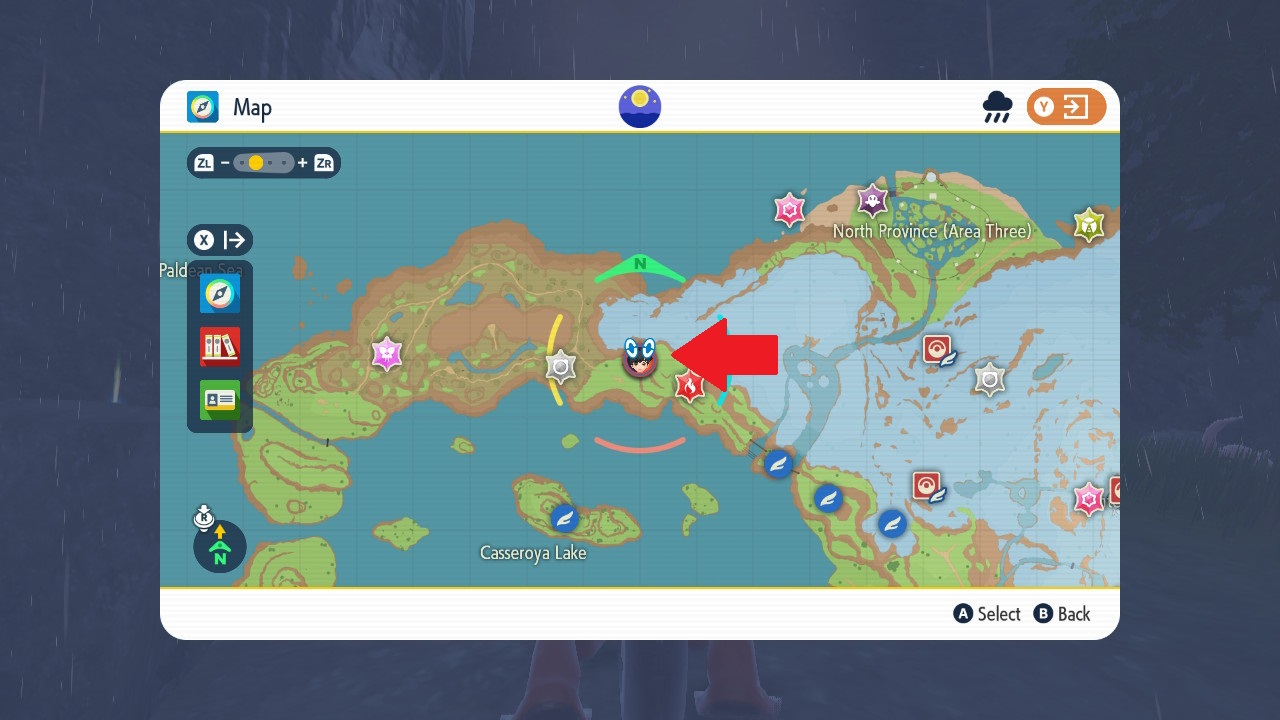Click a blue feather flight point near Casseroya Lake
This screenshot has width=1280, height=720.
tap(563, 518)
